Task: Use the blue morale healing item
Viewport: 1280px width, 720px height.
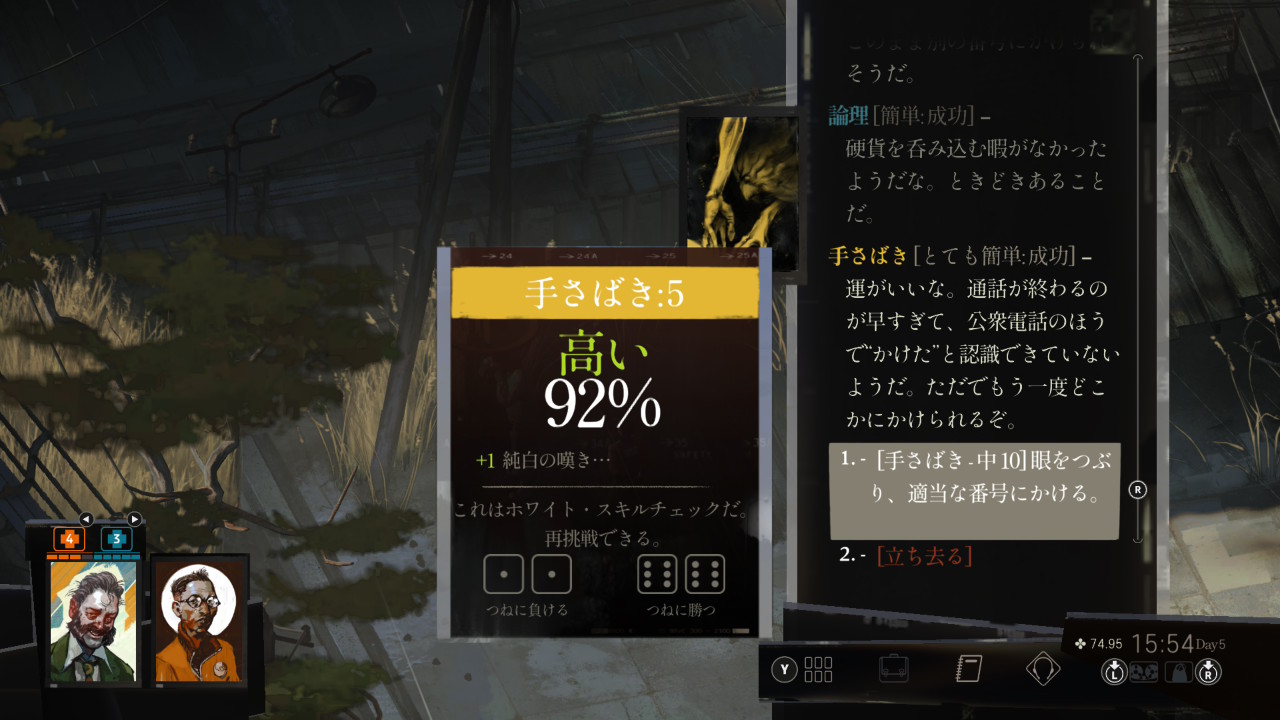Action: click(116, 539)
